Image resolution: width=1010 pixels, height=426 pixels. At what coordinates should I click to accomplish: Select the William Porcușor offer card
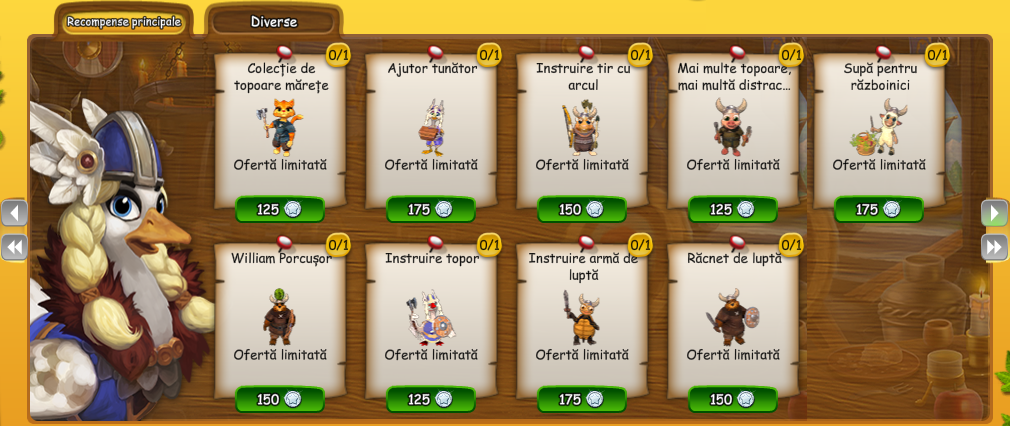click(x=280, y=315)
